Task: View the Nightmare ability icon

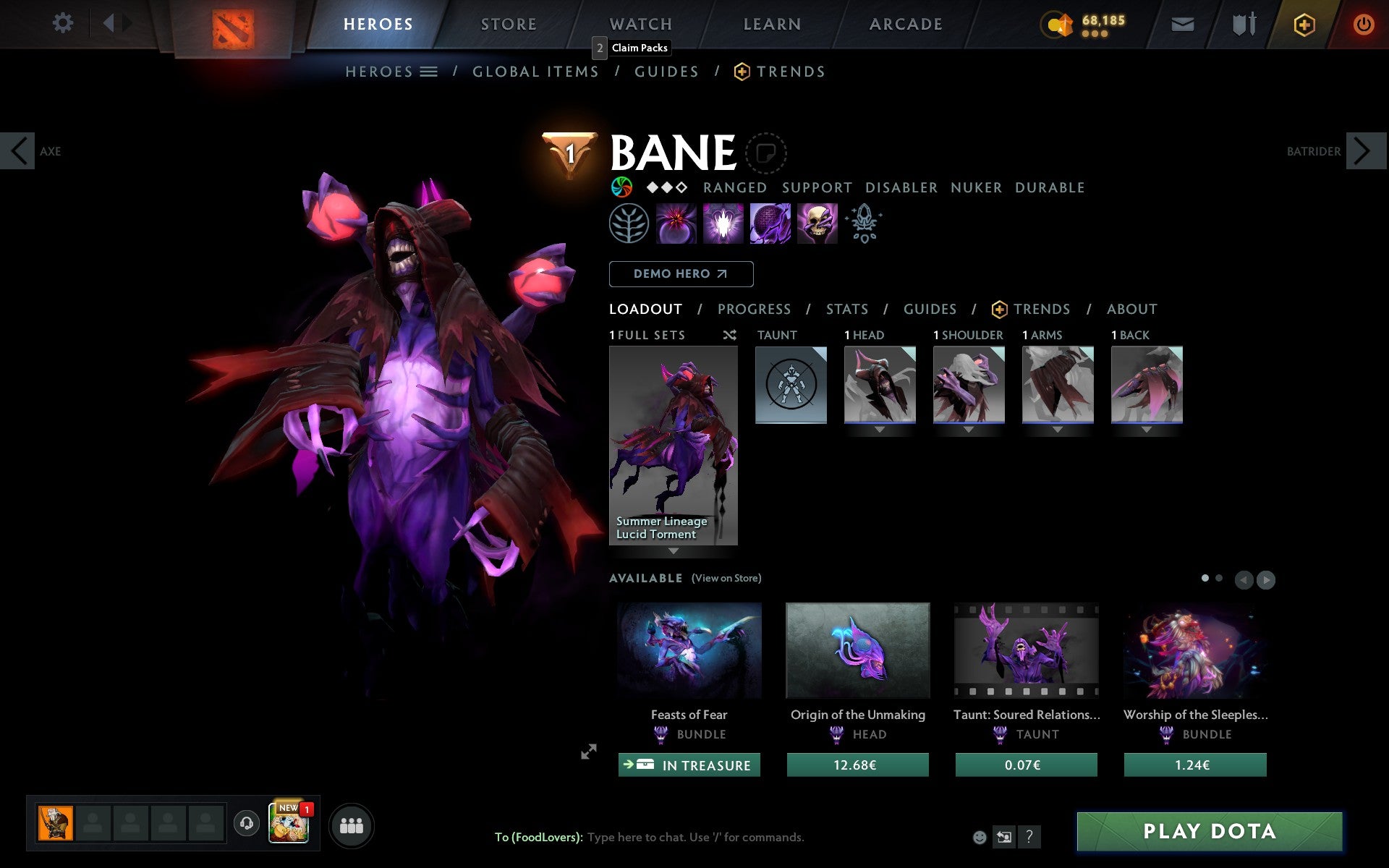Action: point(722,224)
